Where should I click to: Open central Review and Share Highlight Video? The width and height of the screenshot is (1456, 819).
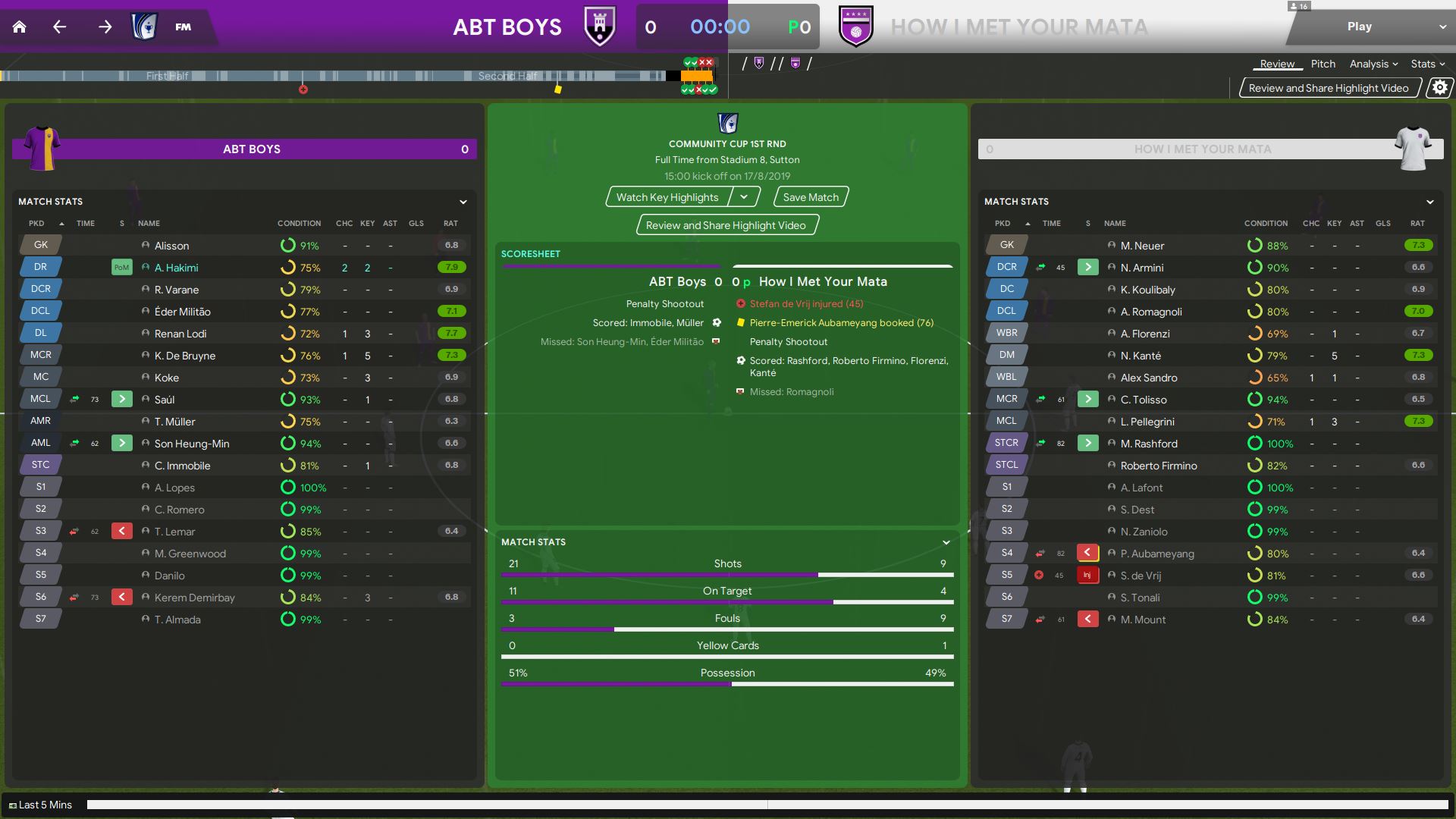726,225
